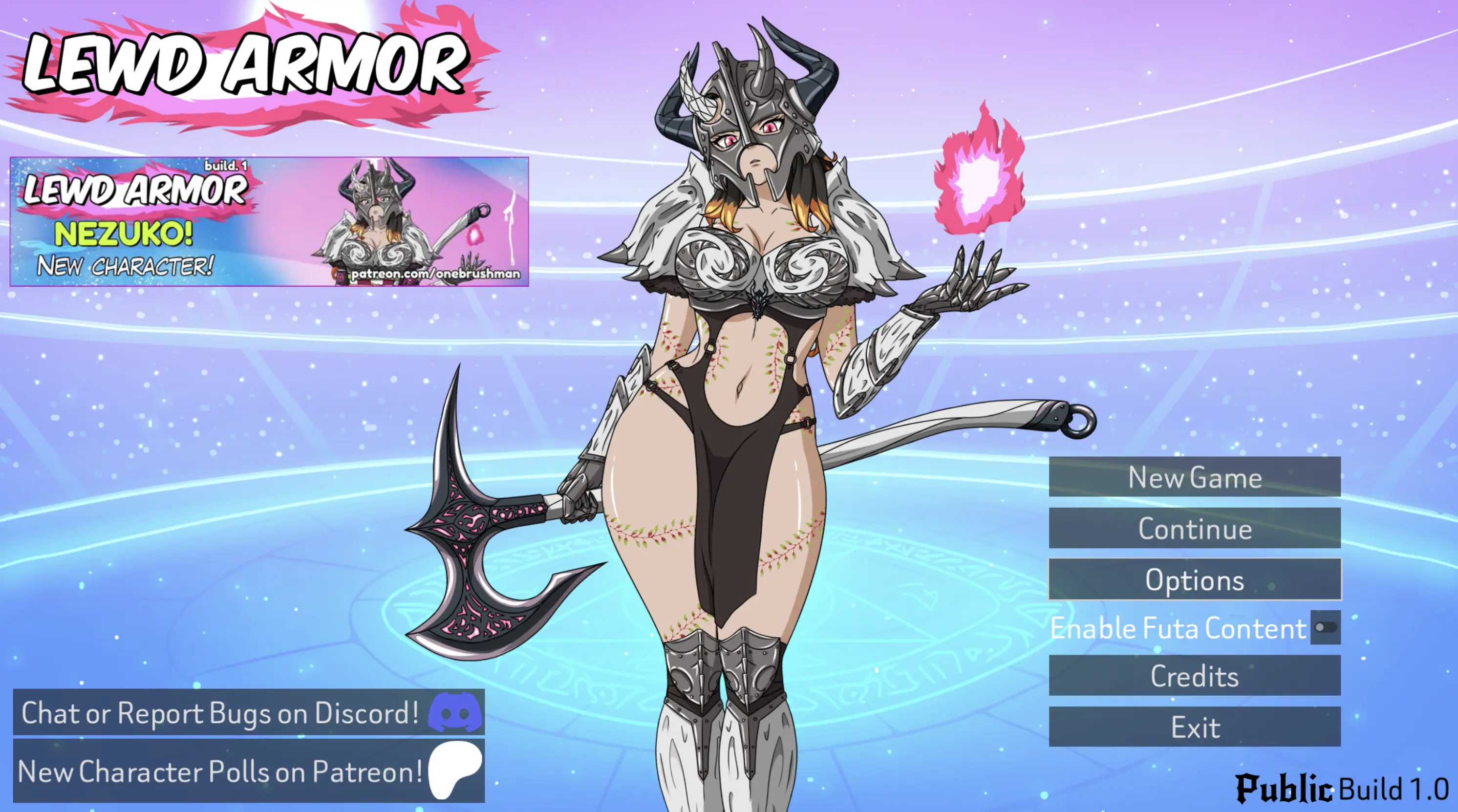Open the Options menu

(1194, 579)
